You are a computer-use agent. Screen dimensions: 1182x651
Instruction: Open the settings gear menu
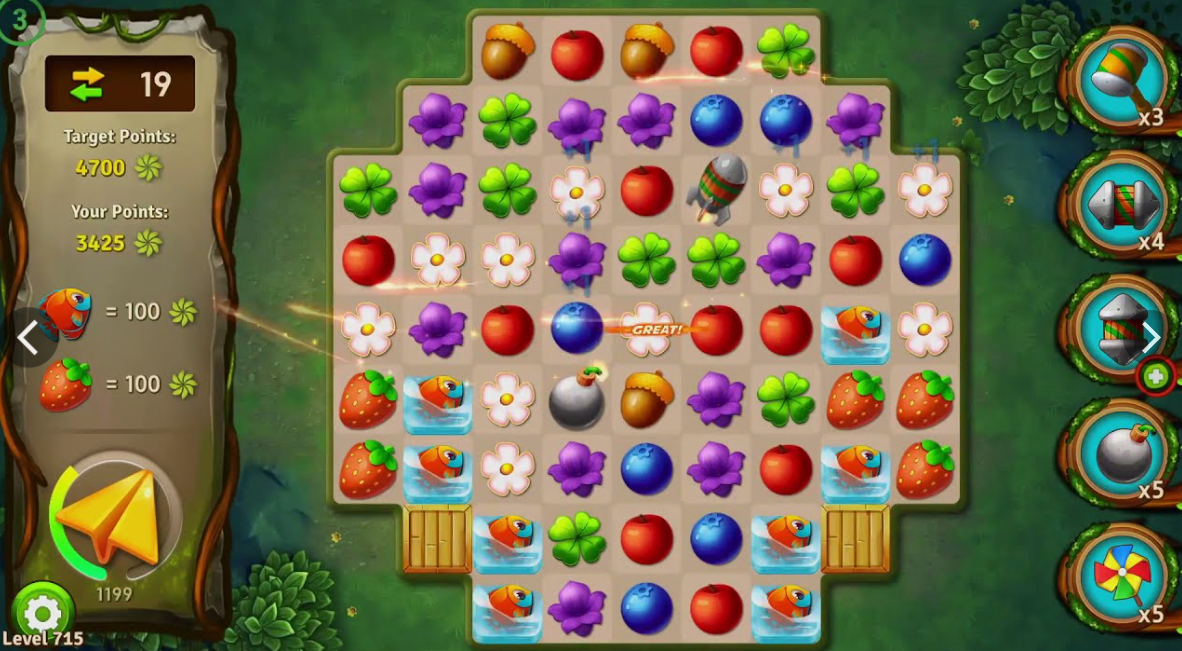pos(42,612)
